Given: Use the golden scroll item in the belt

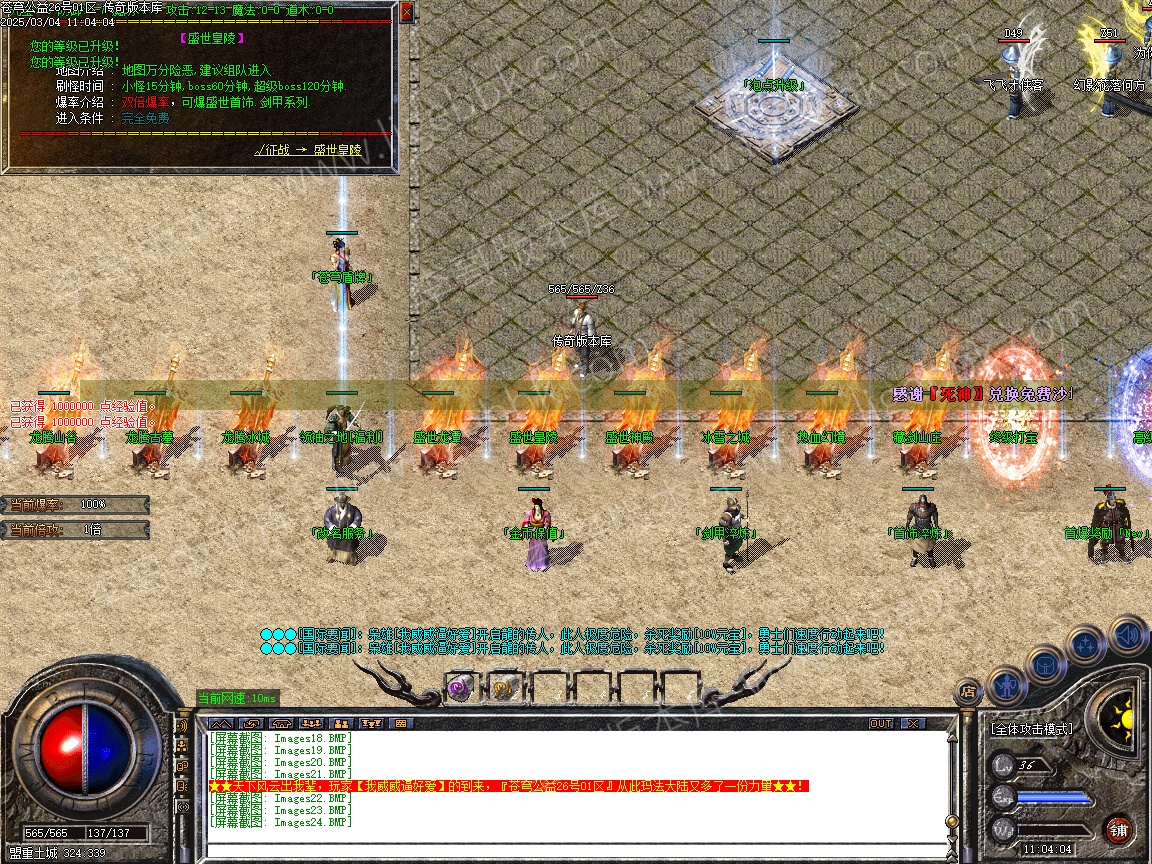Looking at the screenshot, I should [502, 687].
